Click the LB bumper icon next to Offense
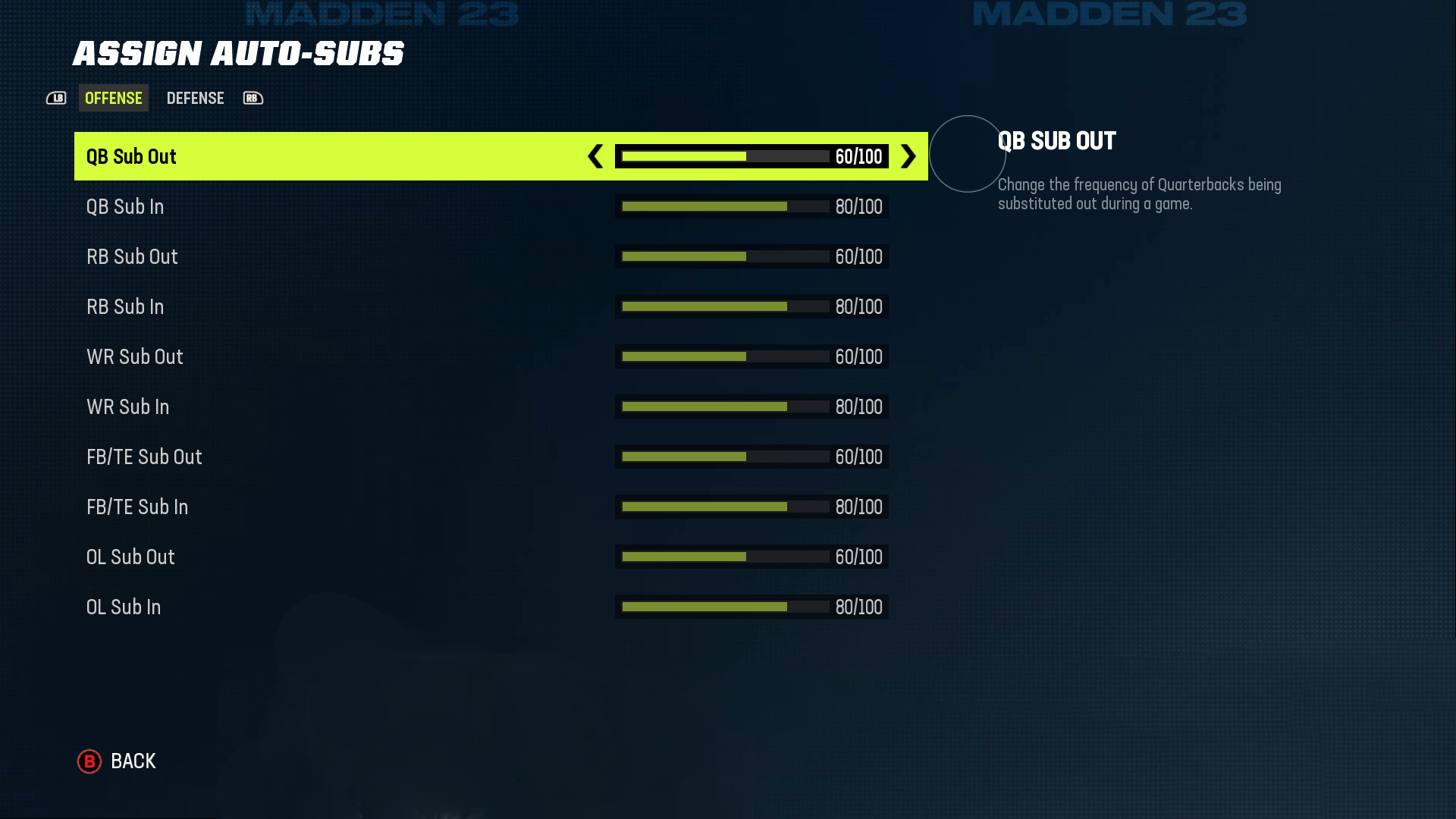The width and height of the screenshot is (1456, 819). click(56, 98)
